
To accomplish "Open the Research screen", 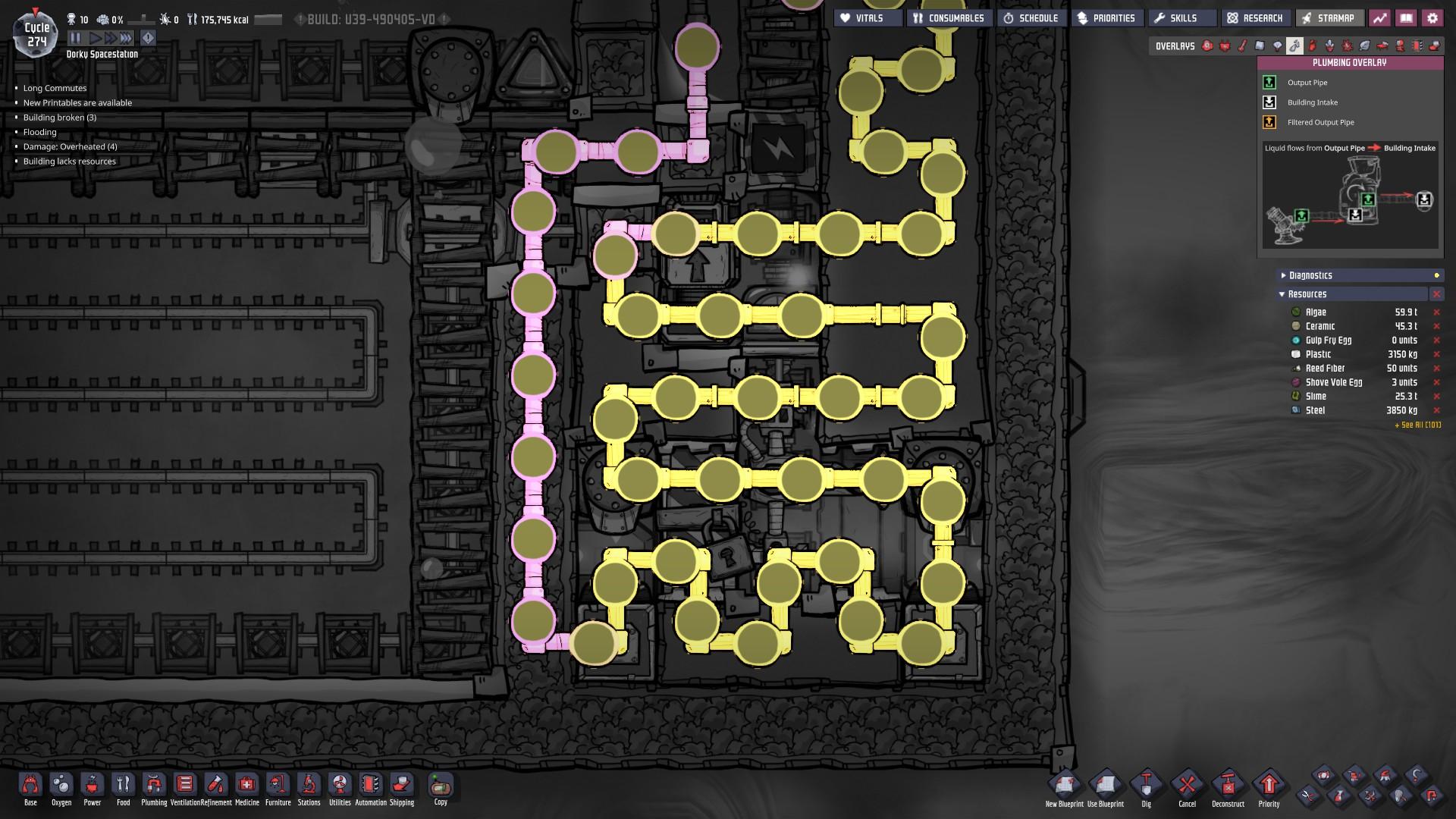I will 1256,17.
